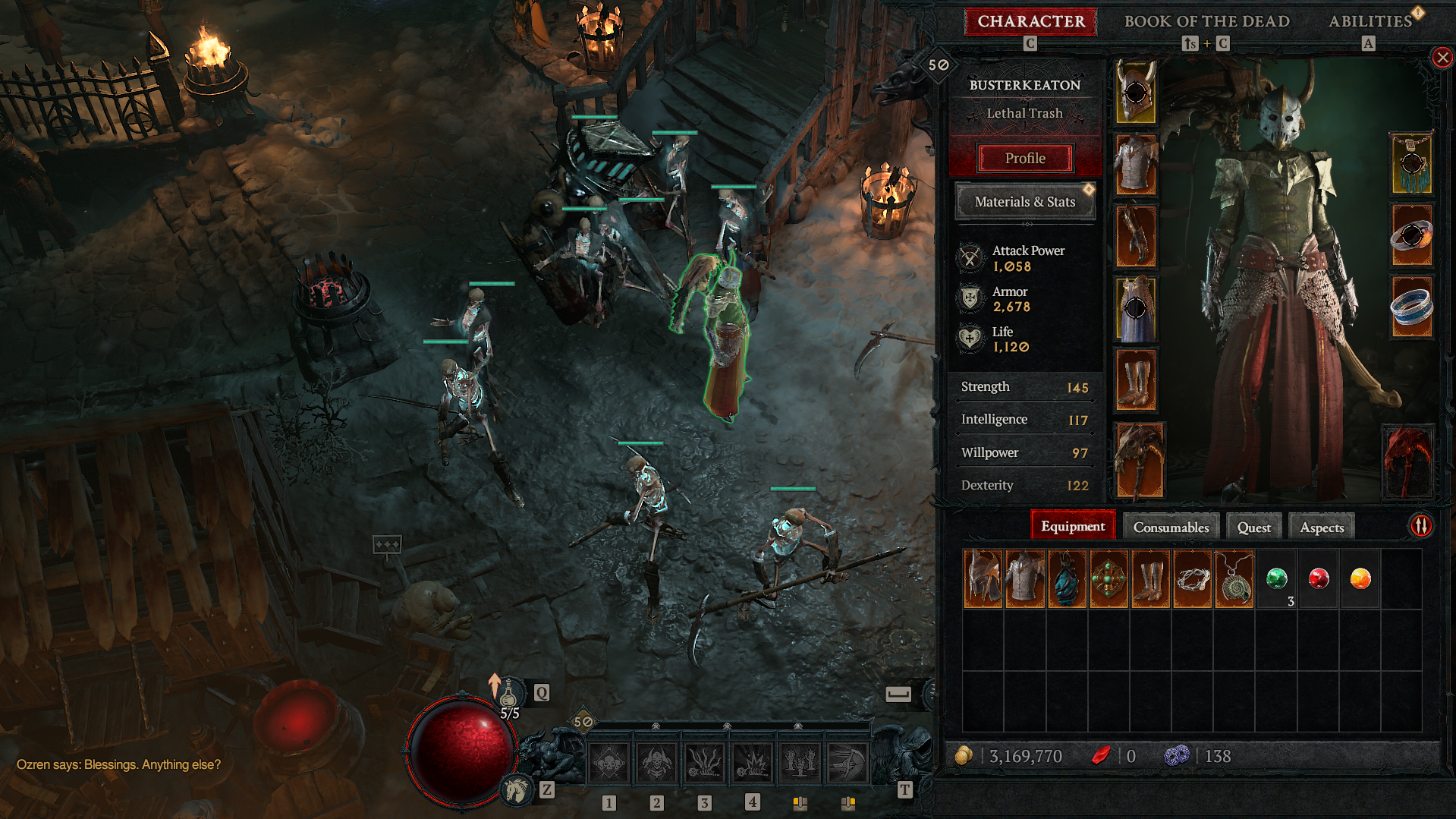Screen dimensions: 1456x819
Task: Sort inventory with the arrows button
Action: coord(1420,525)
